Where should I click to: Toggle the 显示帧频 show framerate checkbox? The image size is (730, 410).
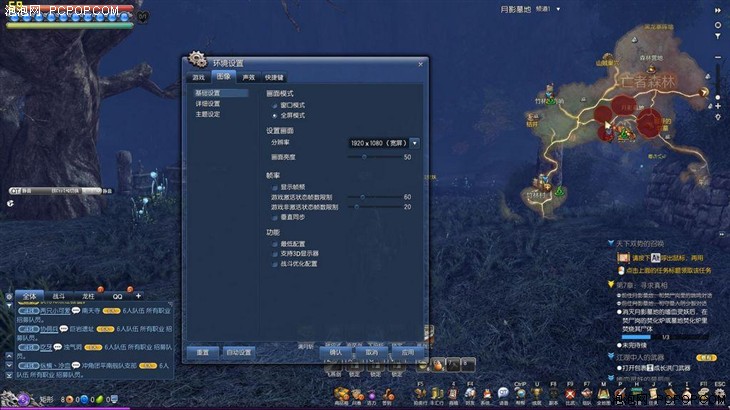pyautogui.click(x=274, y=186)
